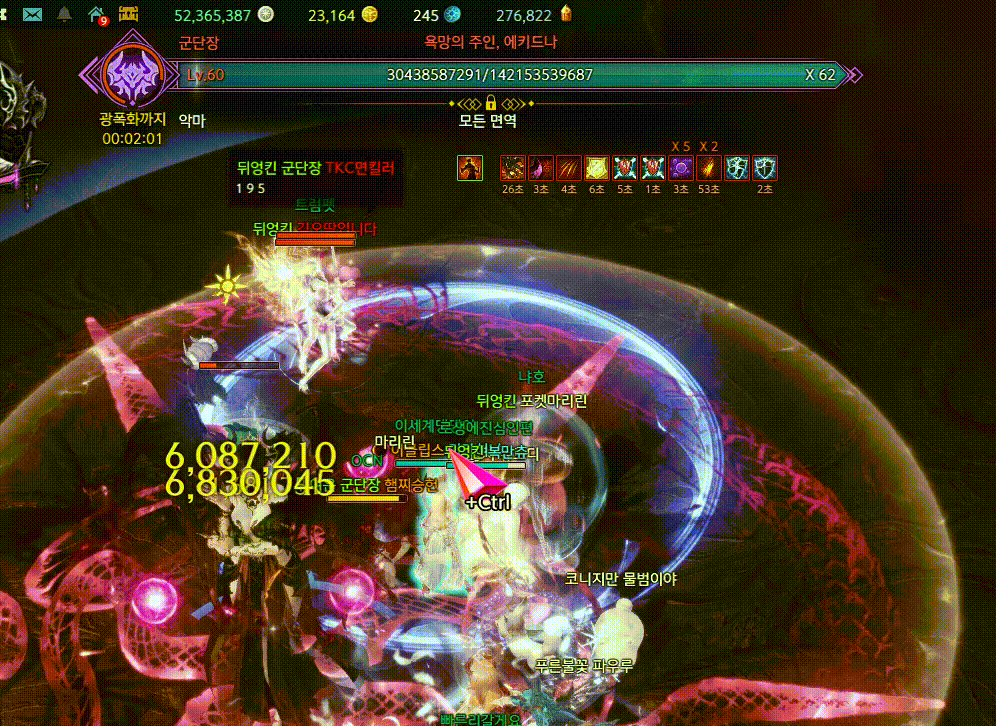Image resolution: width=996 pixels, height=726 pixels.
Task: Click the padlock icon below the boss bar
Action: point(491,103)
